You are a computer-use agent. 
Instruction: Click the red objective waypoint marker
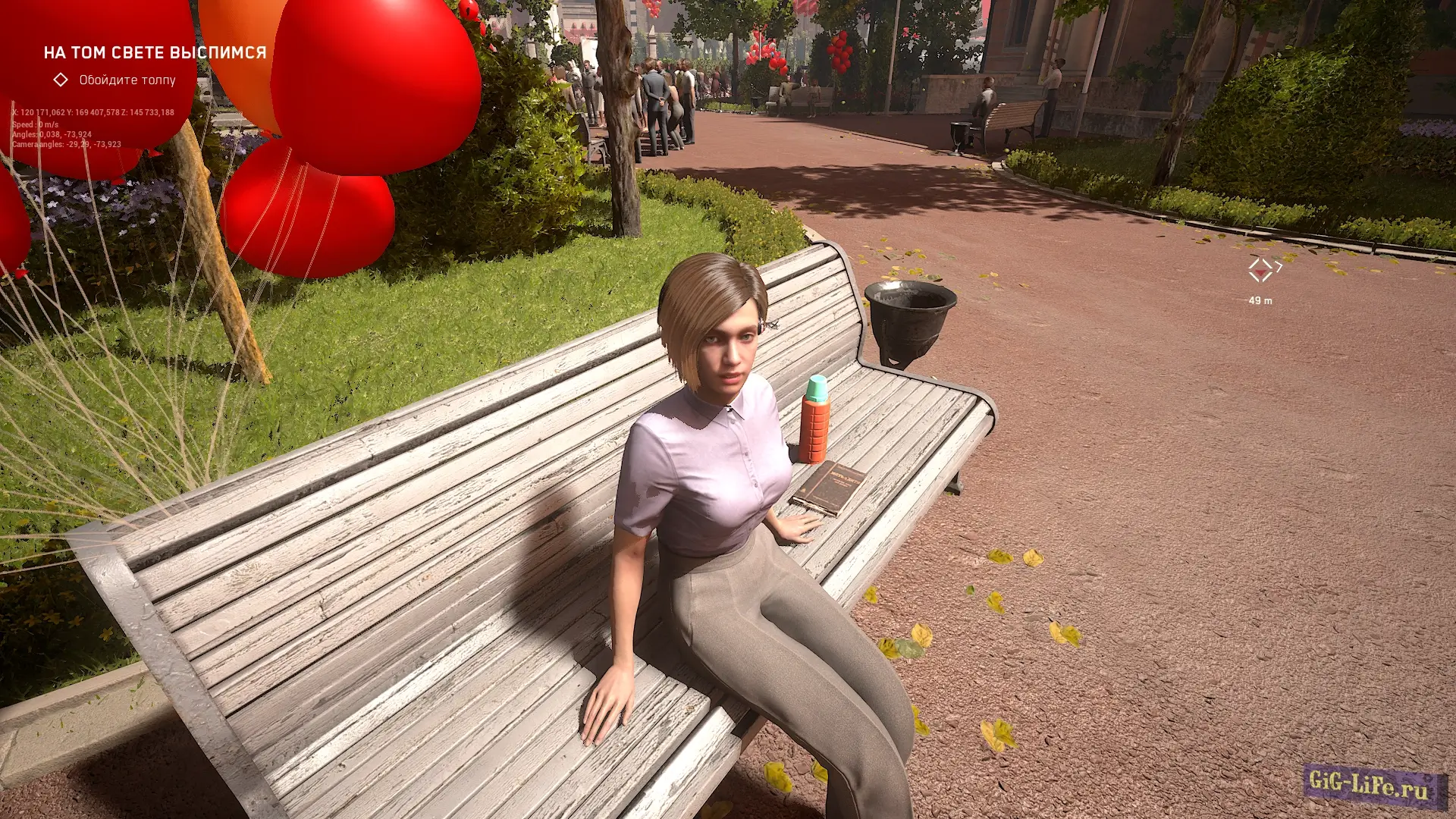(x=1260, y=269)
